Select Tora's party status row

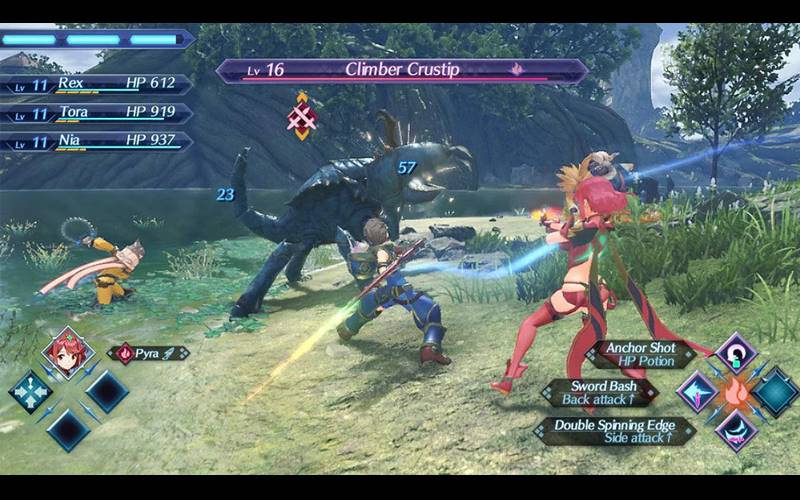[x=96, y=113]
